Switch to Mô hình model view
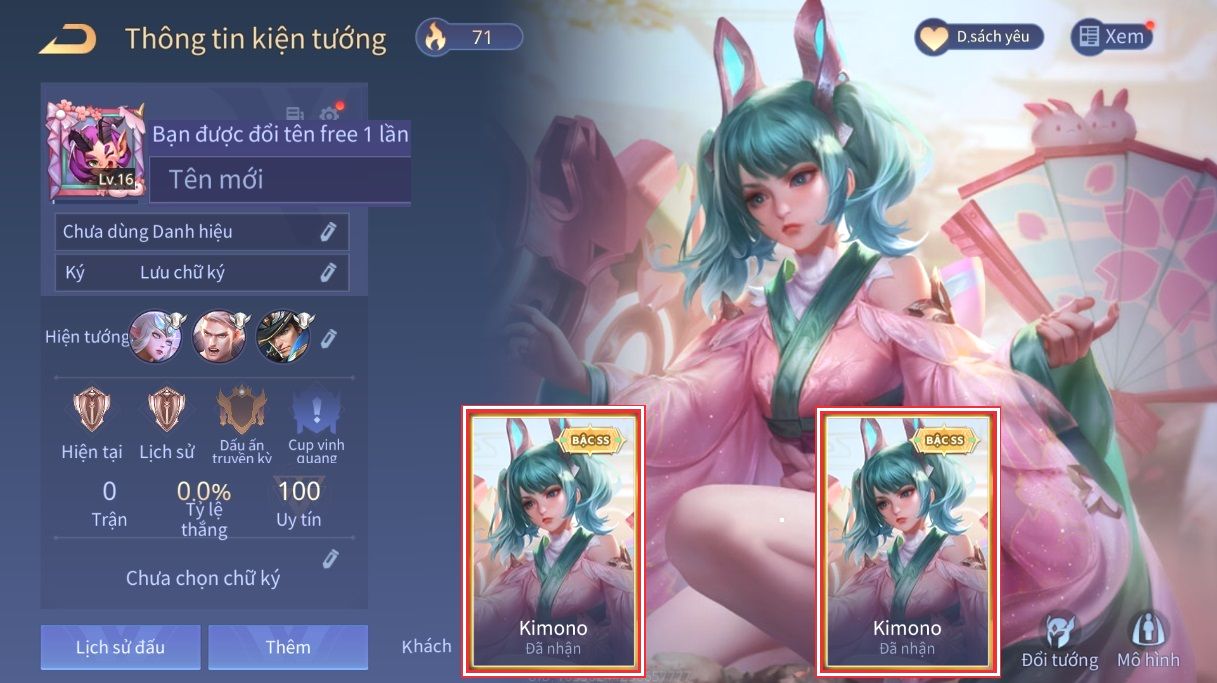 pos(1148,641)
